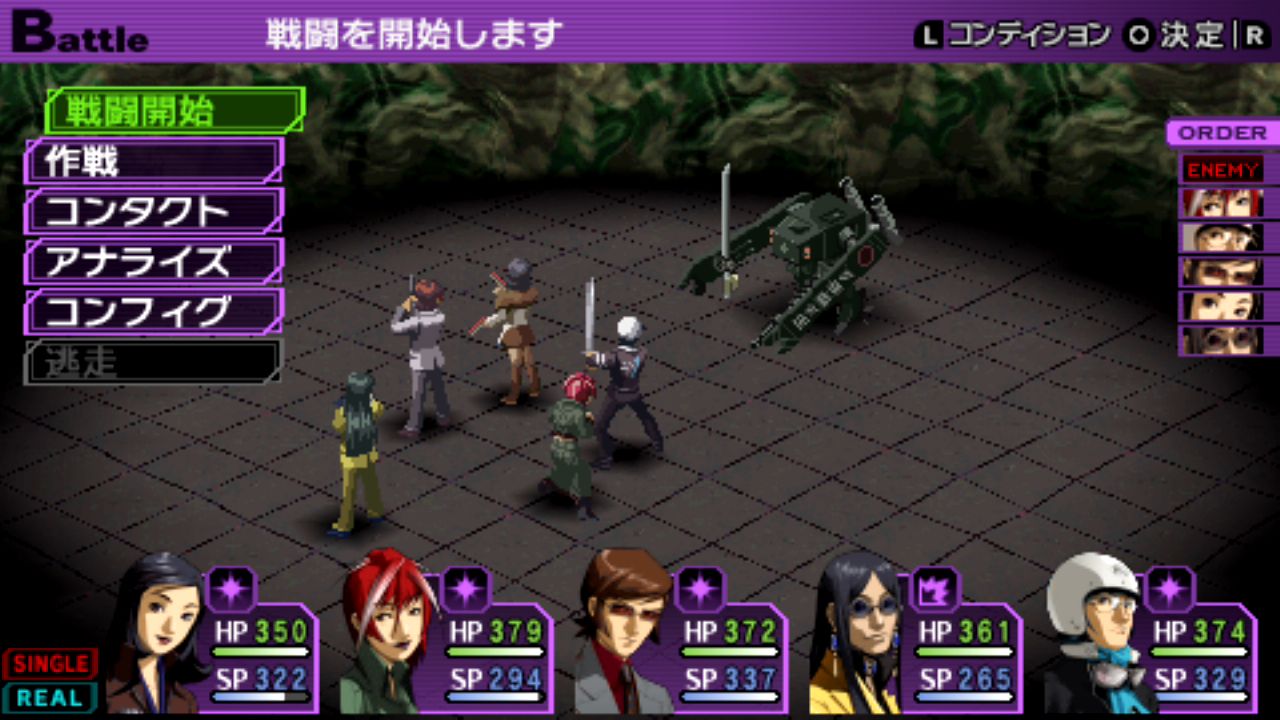Image resolution: width=1280 pixels, height=720 pixels.
Task: Select the red-haired portrait in turn order
Action: tap(1221, 203)
